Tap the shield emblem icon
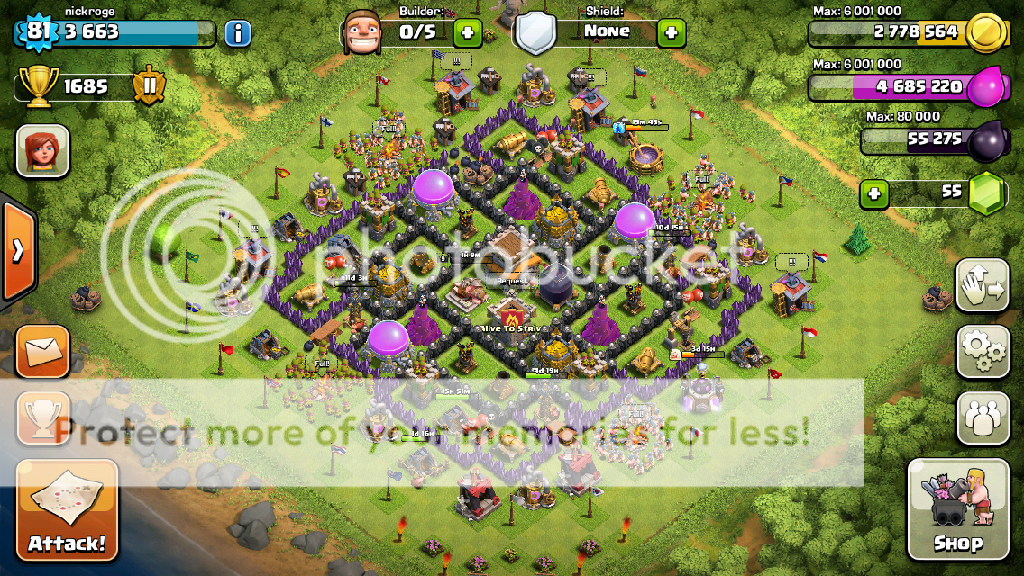The width and height of the screenshot is (1024, 576). click(x=536, y=34)
